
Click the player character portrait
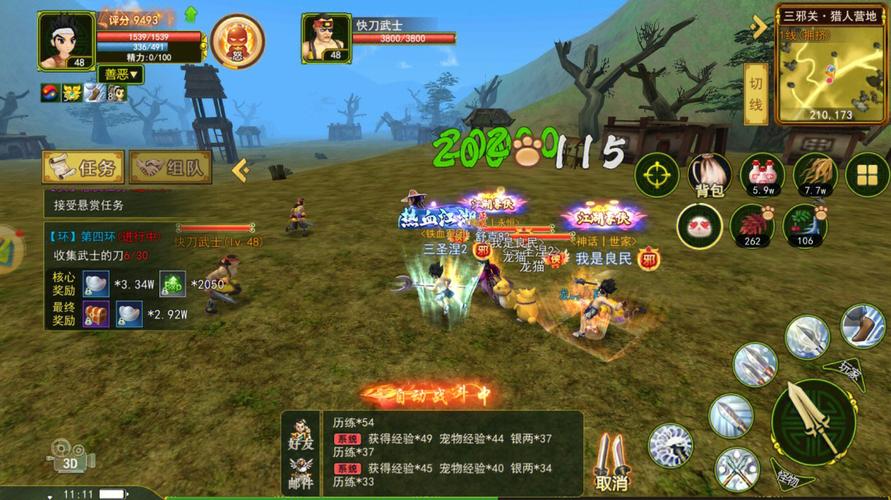(x=66, y=40)
